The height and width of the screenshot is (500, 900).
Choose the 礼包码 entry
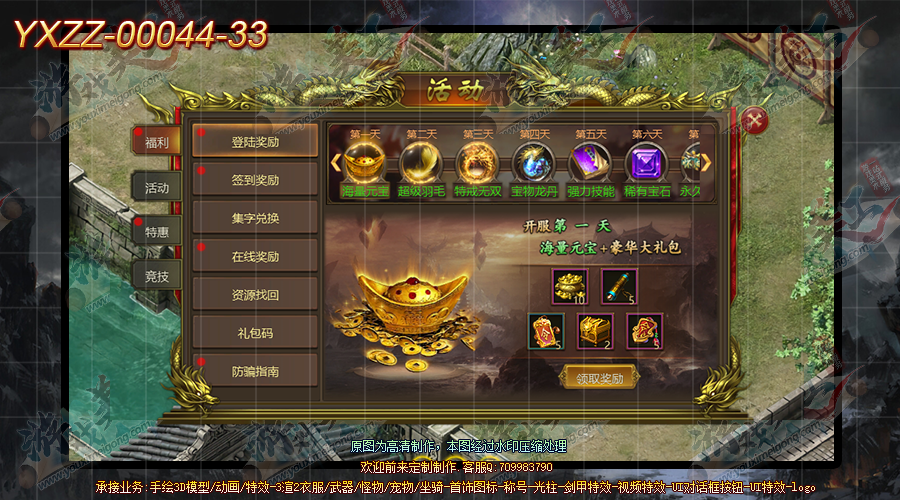point(255,333)
